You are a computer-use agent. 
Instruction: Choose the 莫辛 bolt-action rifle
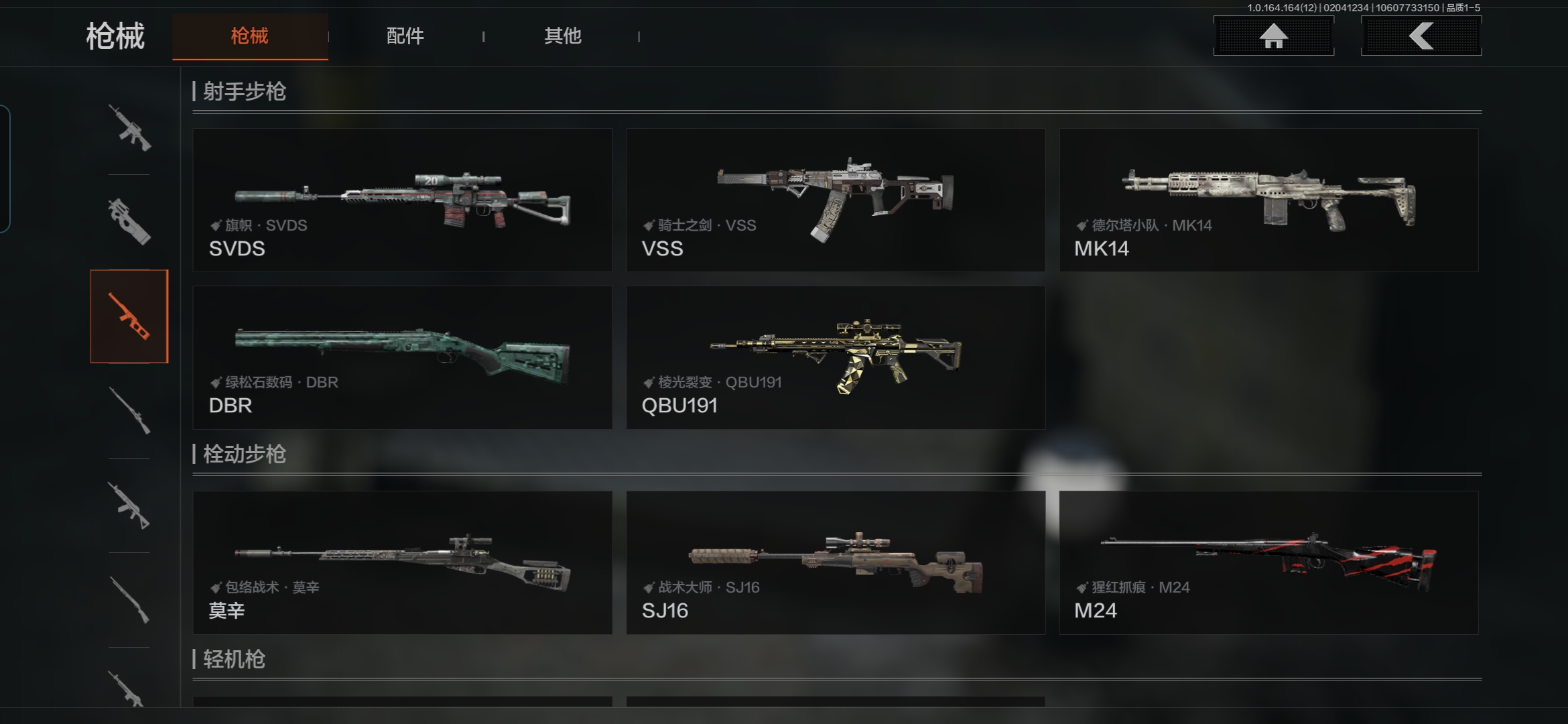click(x=402, y=562)
